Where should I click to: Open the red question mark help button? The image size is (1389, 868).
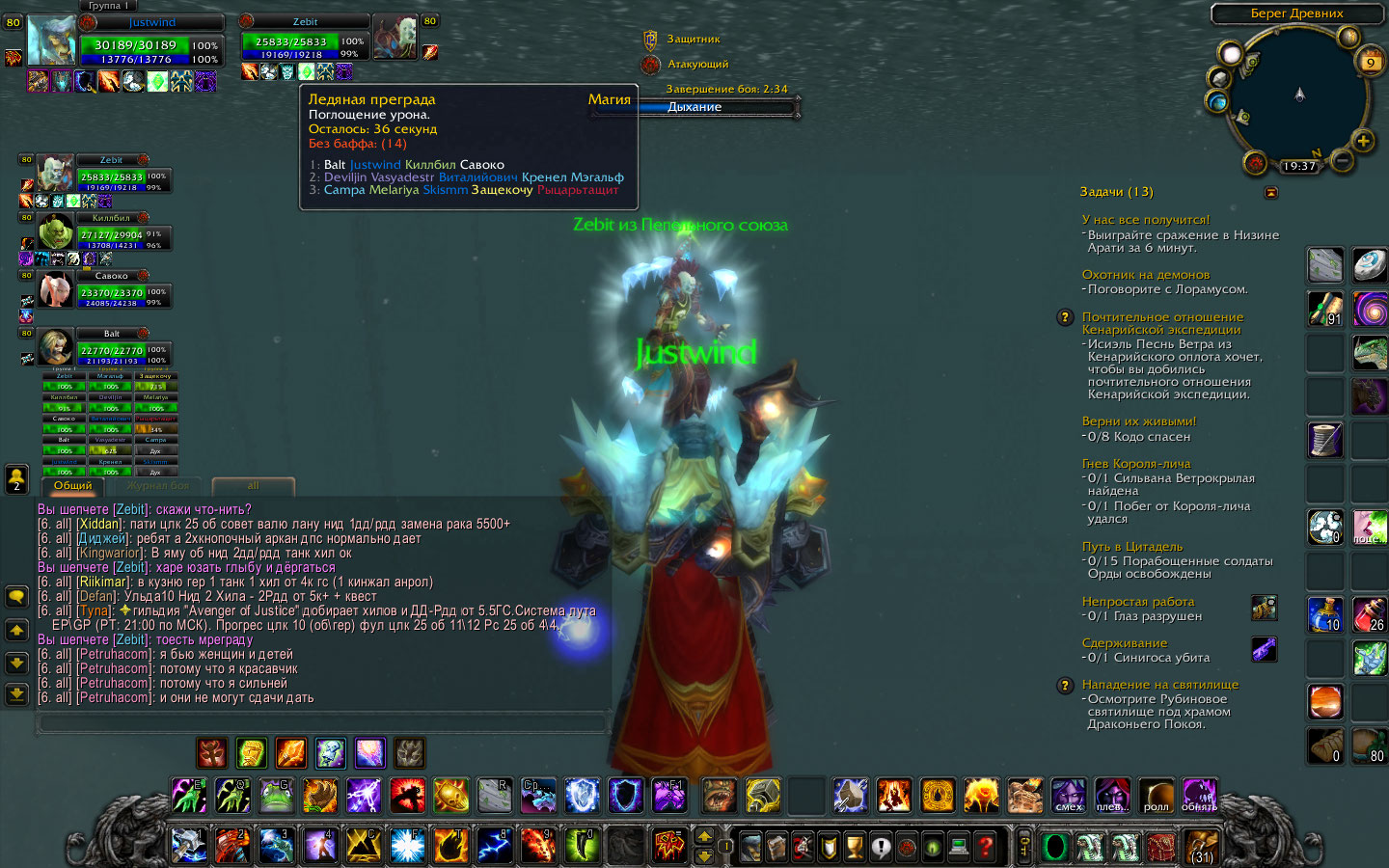click(985, 847)
